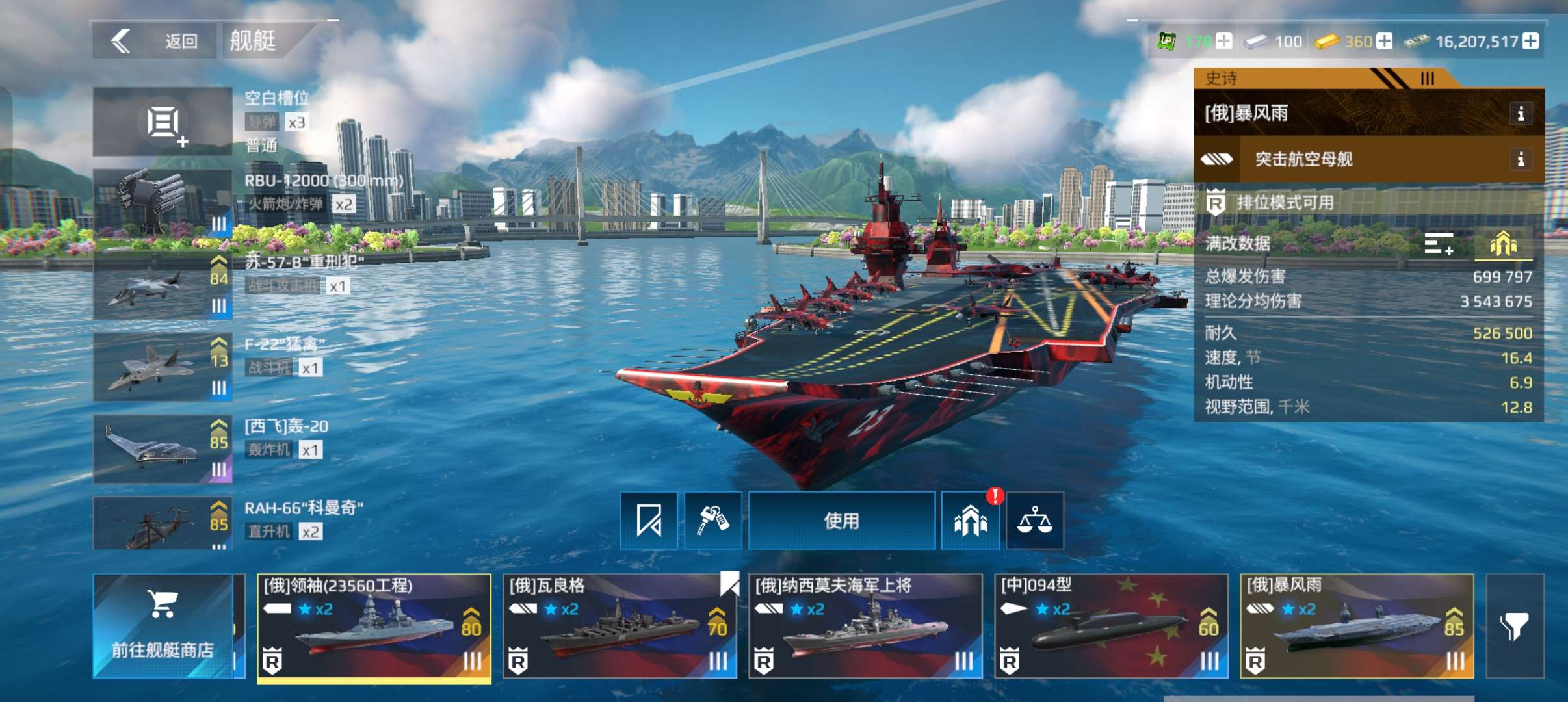Go back with the 返回 button
Image resolution: width=1568 pixels, height=702 pixels.
pos(155,42)
